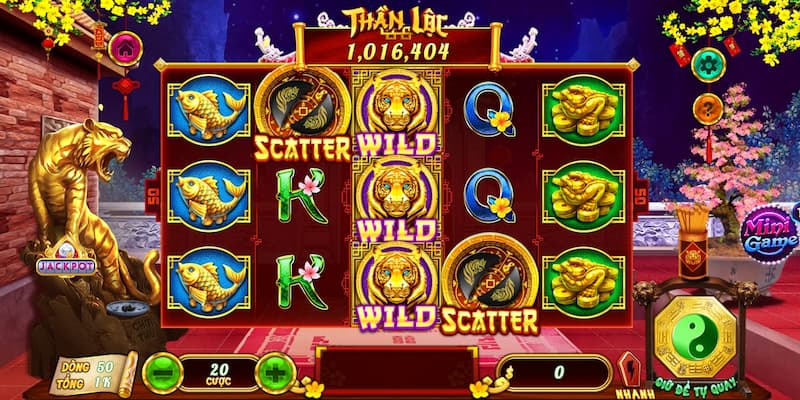View the Jackpot badge details

coord(66,264)
